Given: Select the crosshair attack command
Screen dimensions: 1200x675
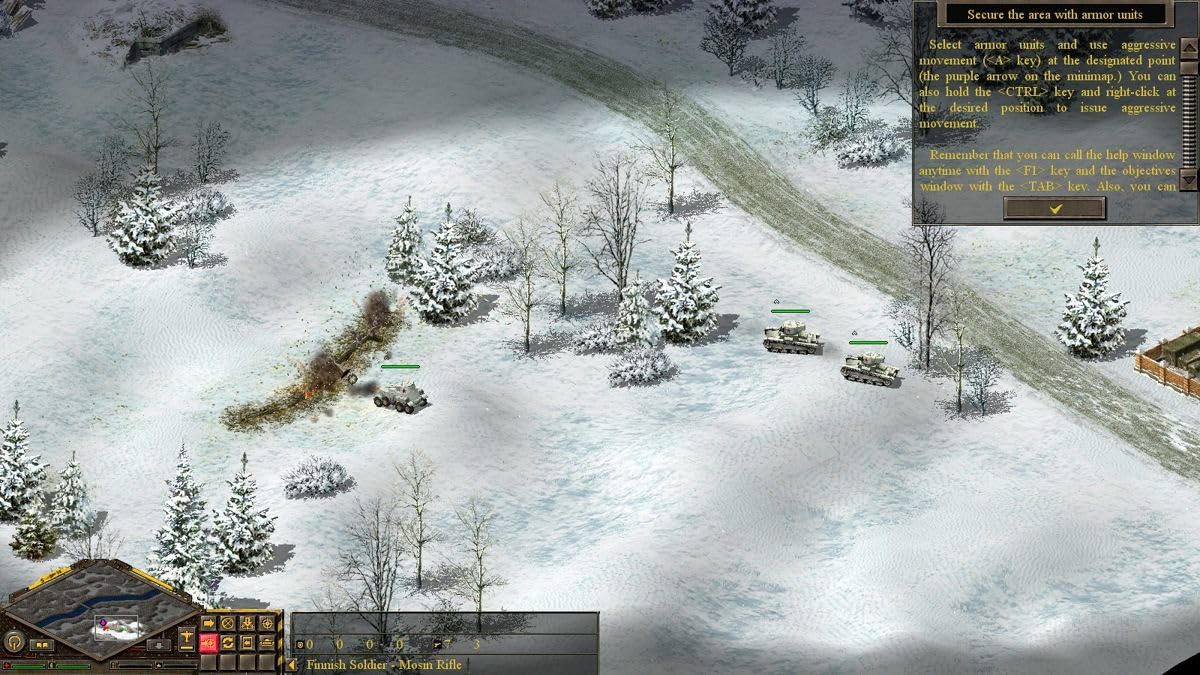Looking at the screenshot, I should (x=267, y=623).
